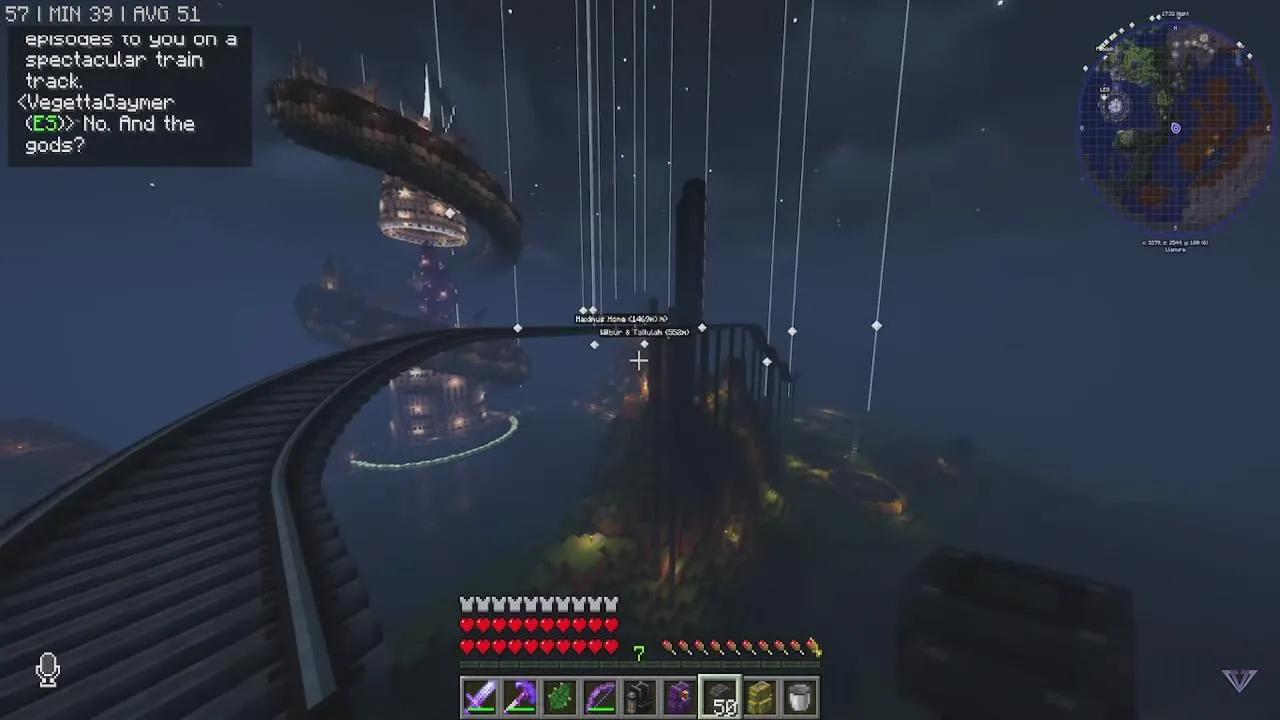Open the minimap by clicking it

click(x=1175, y=125)
